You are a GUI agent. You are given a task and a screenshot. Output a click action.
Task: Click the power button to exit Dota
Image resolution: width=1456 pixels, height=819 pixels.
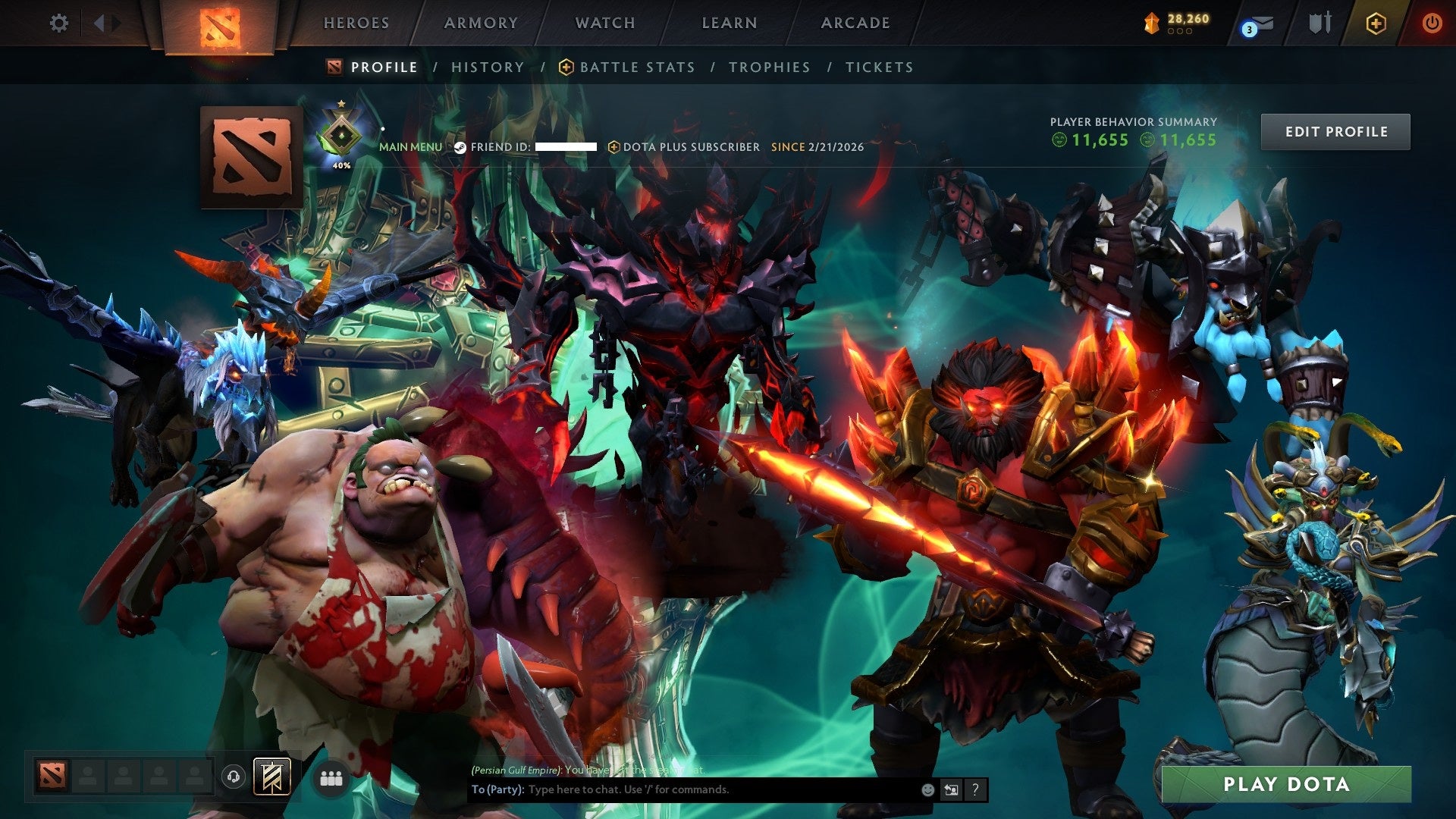click(x=1433, y=24)
